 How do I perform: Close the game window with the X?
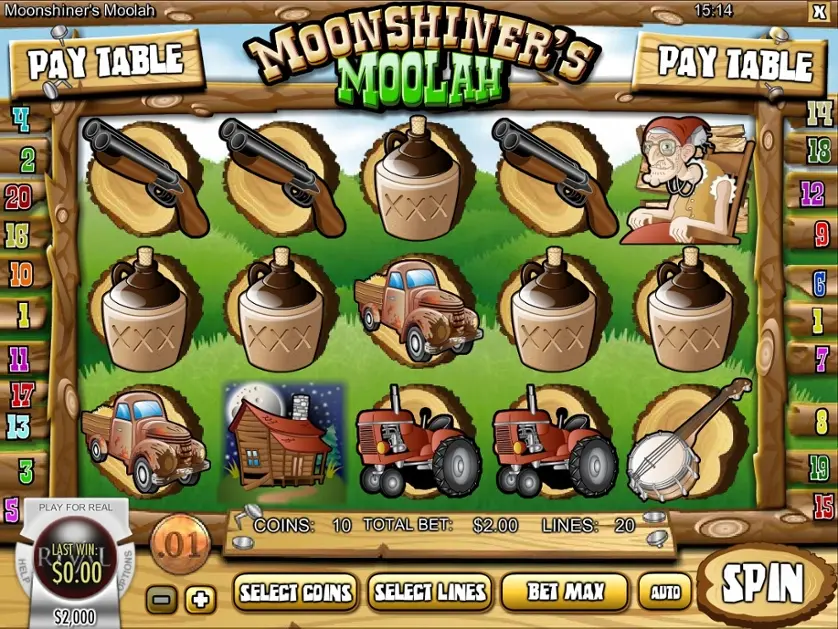click(x=820, y=11)
